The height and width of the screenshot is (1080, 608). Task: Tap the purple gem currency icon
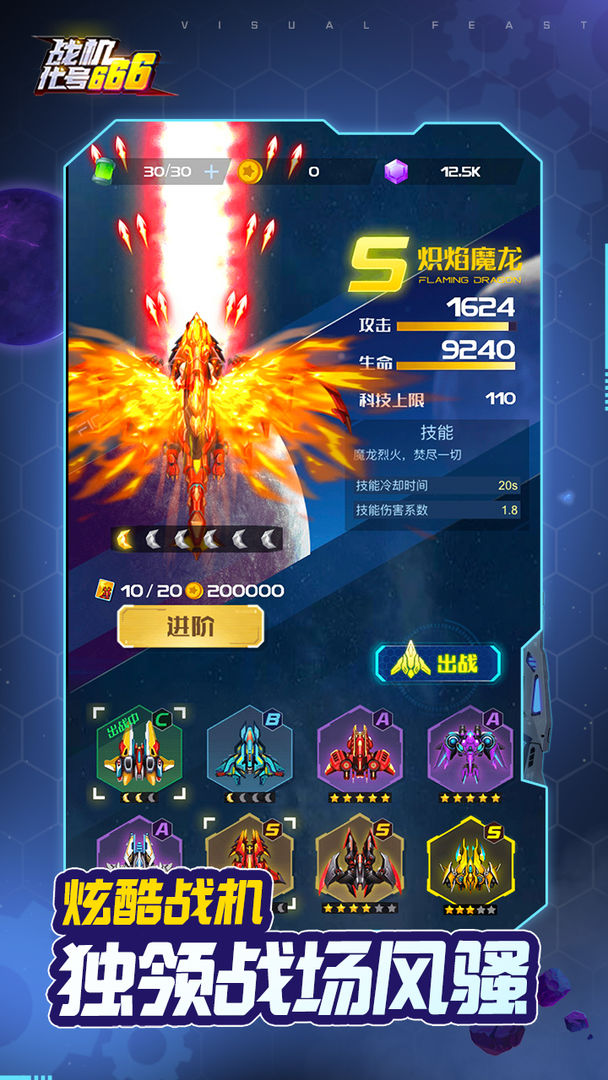(x=396, y=172)
